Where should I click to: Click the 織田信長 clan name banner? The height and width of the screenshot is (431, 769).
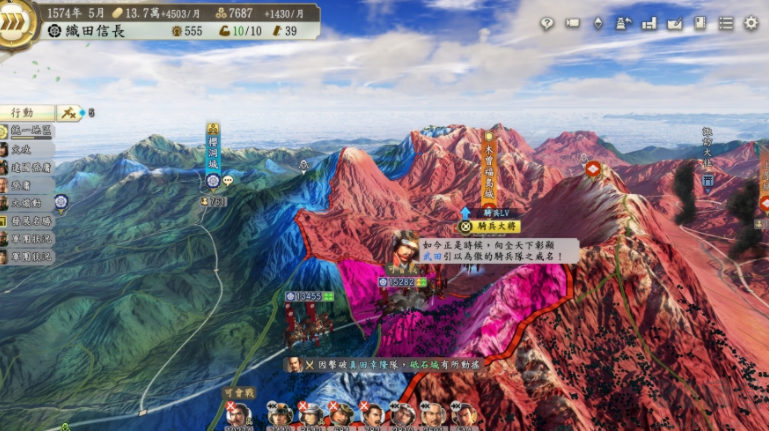click(90, 31)
